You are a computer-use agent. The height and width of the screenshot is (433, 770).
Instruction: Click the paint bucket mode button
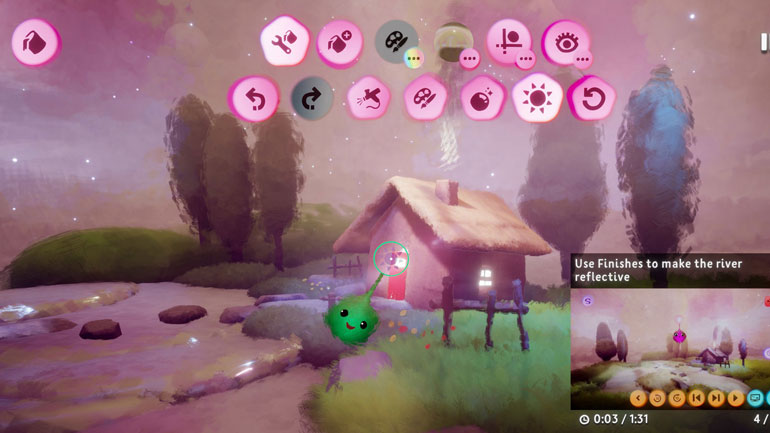click(x=34, y=43)
